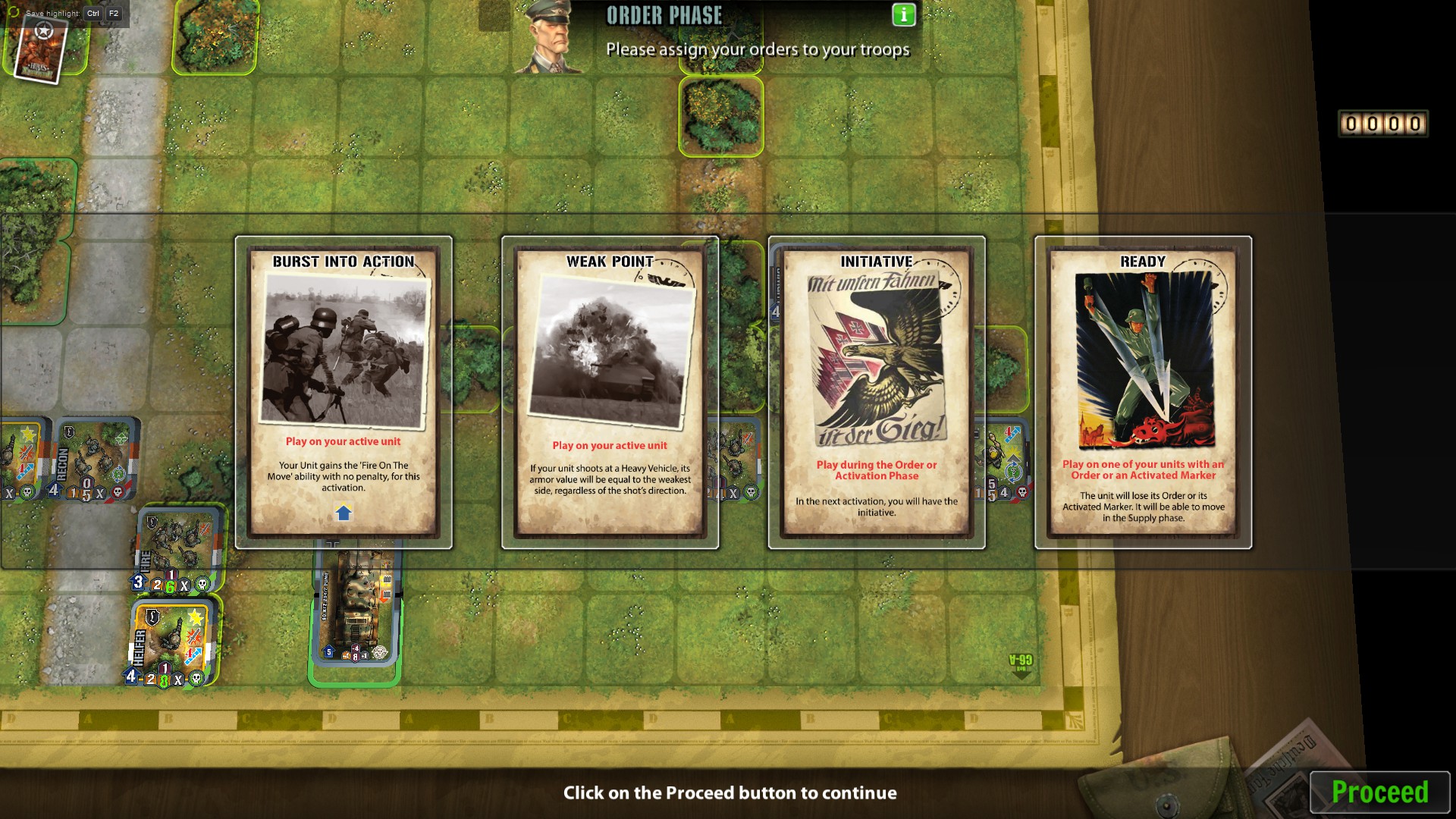Toggle the green circular recycle marker on the right unit
The height and width of the screenshot is (819, 1456).
click(x=1013, y=471)
